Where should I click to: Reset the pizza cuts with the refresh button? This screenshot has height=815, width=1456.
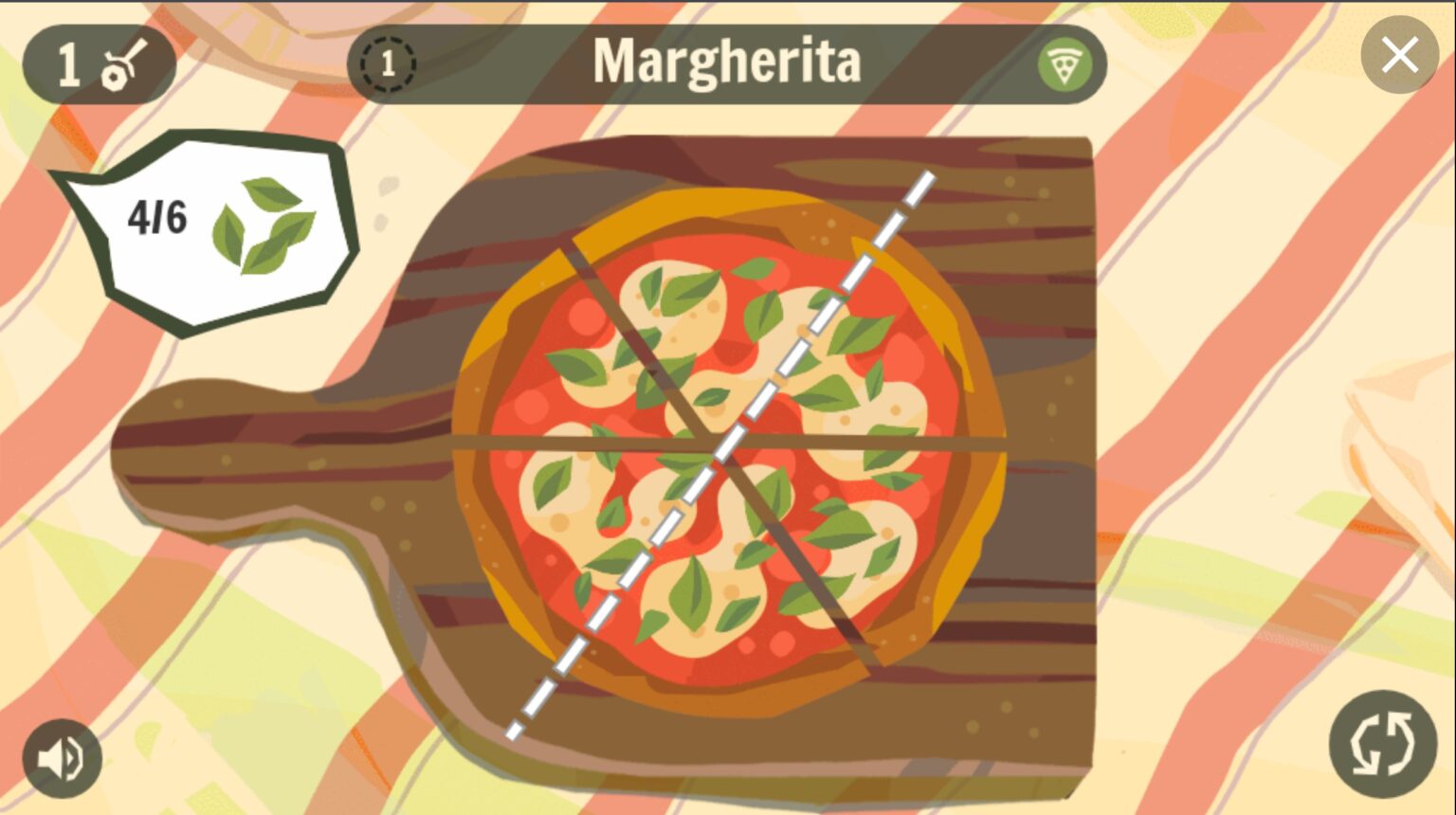[x=1382, y=744]
